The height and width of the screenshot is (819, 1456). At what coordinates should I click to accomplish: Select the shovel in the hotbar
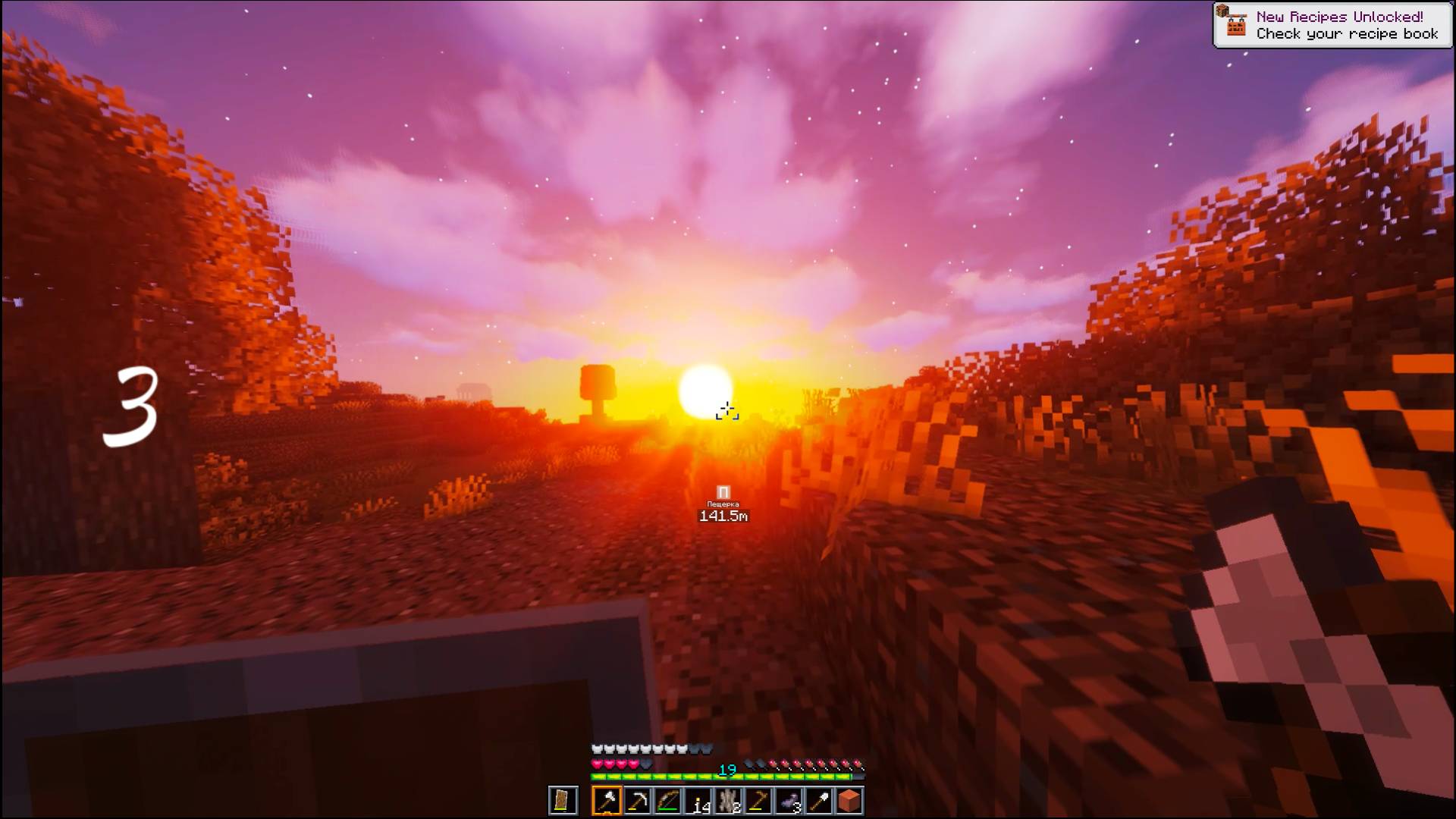click(x=820, y=800)
